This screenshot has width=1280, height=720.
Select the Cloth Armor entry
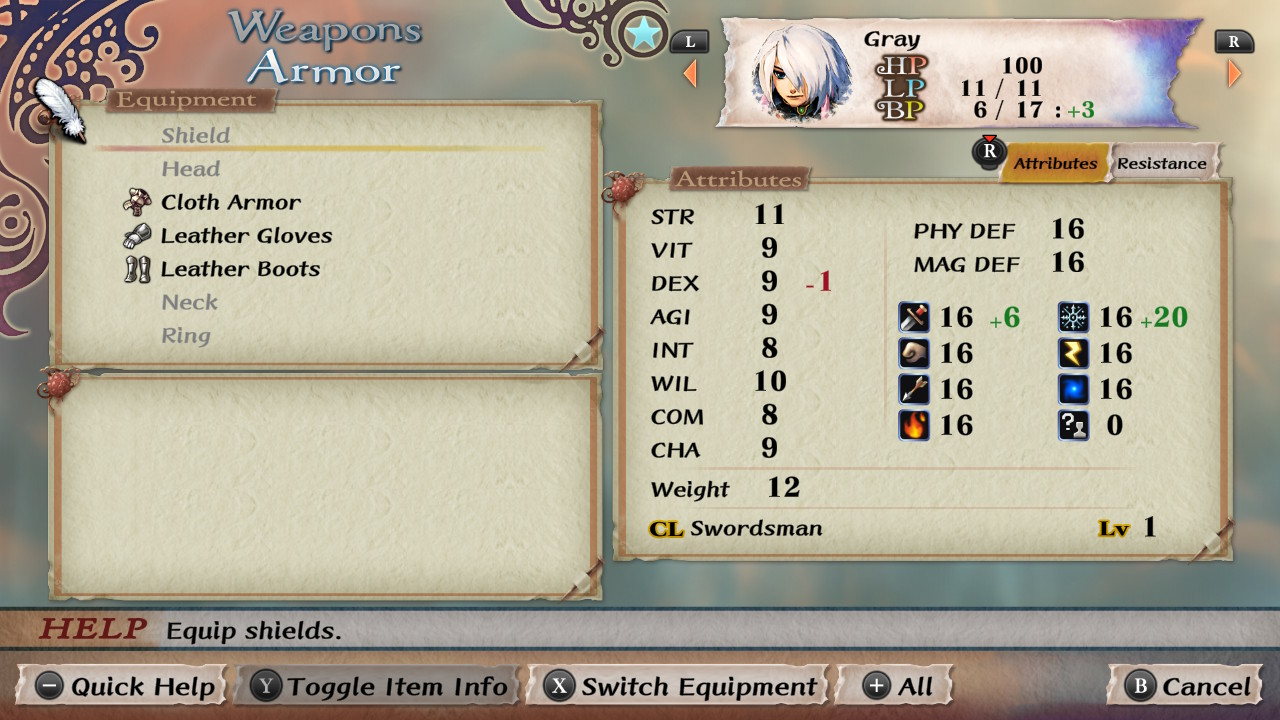point(230,202)
